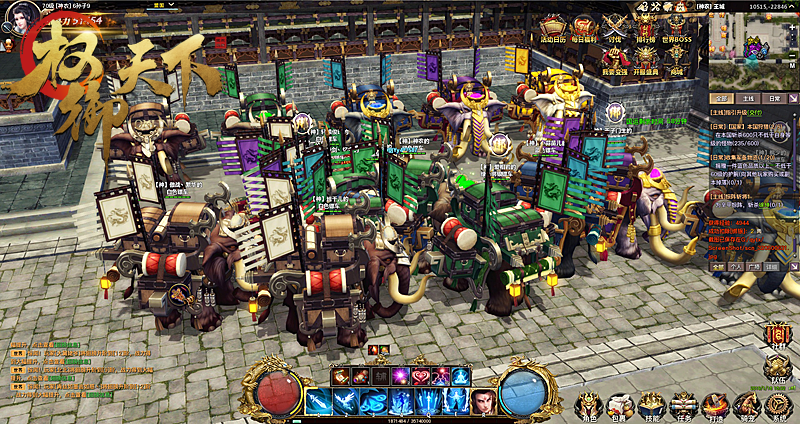This screenshot has width=800, height=424.
Task: Switch quest tracker to 主线 tab
Action: (746, 99)
